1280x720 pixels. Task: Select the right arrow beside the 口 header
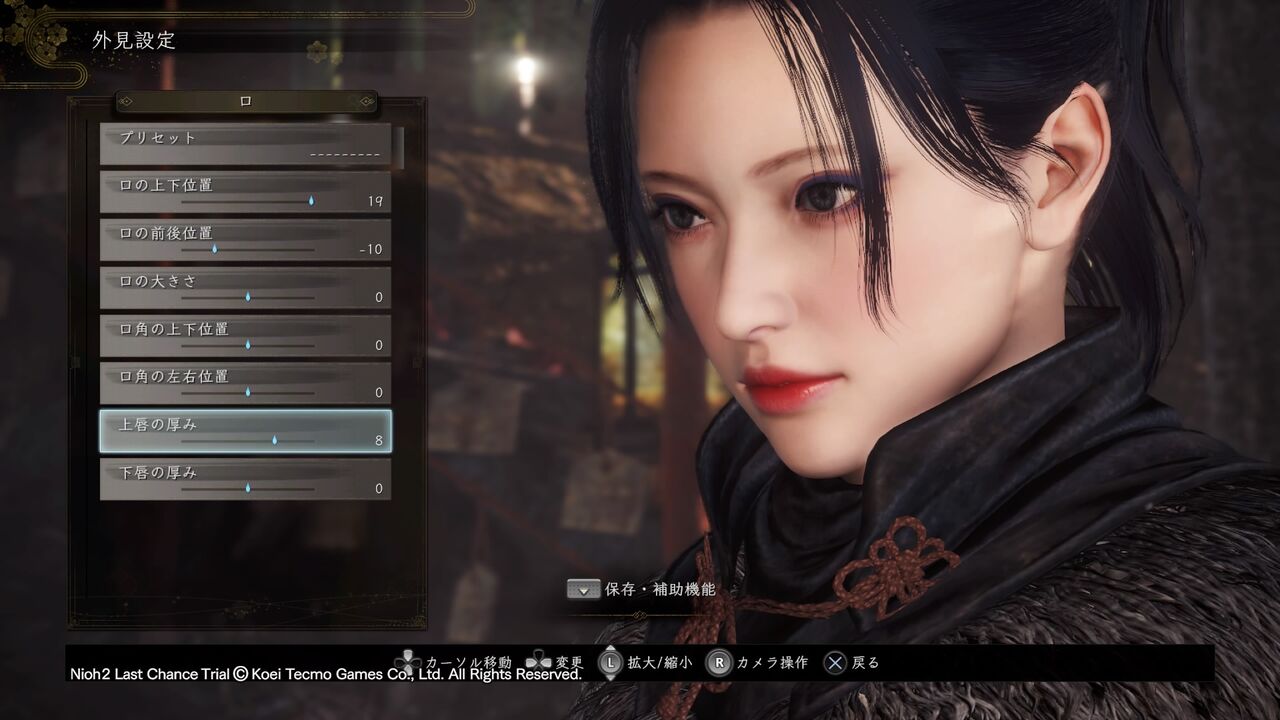pos(365,102)
